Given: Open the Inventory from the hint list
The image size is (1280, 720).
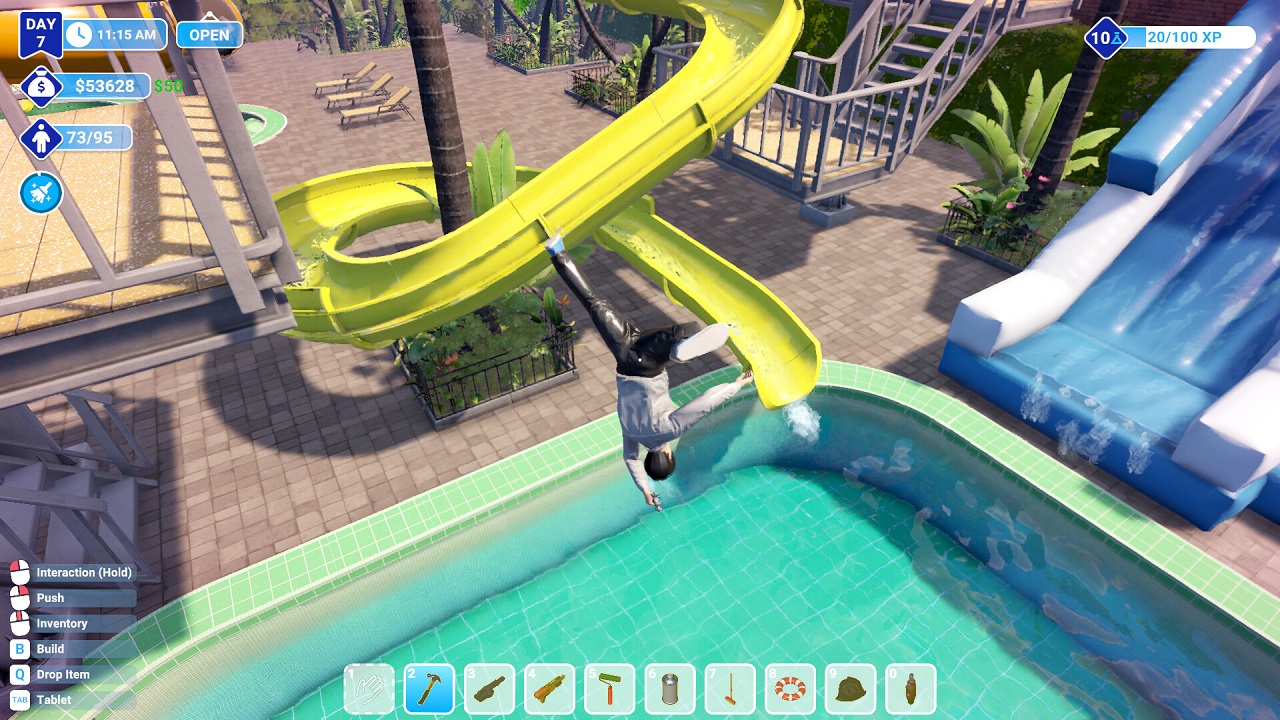Looking at the screenshot, I should (60, 623).
